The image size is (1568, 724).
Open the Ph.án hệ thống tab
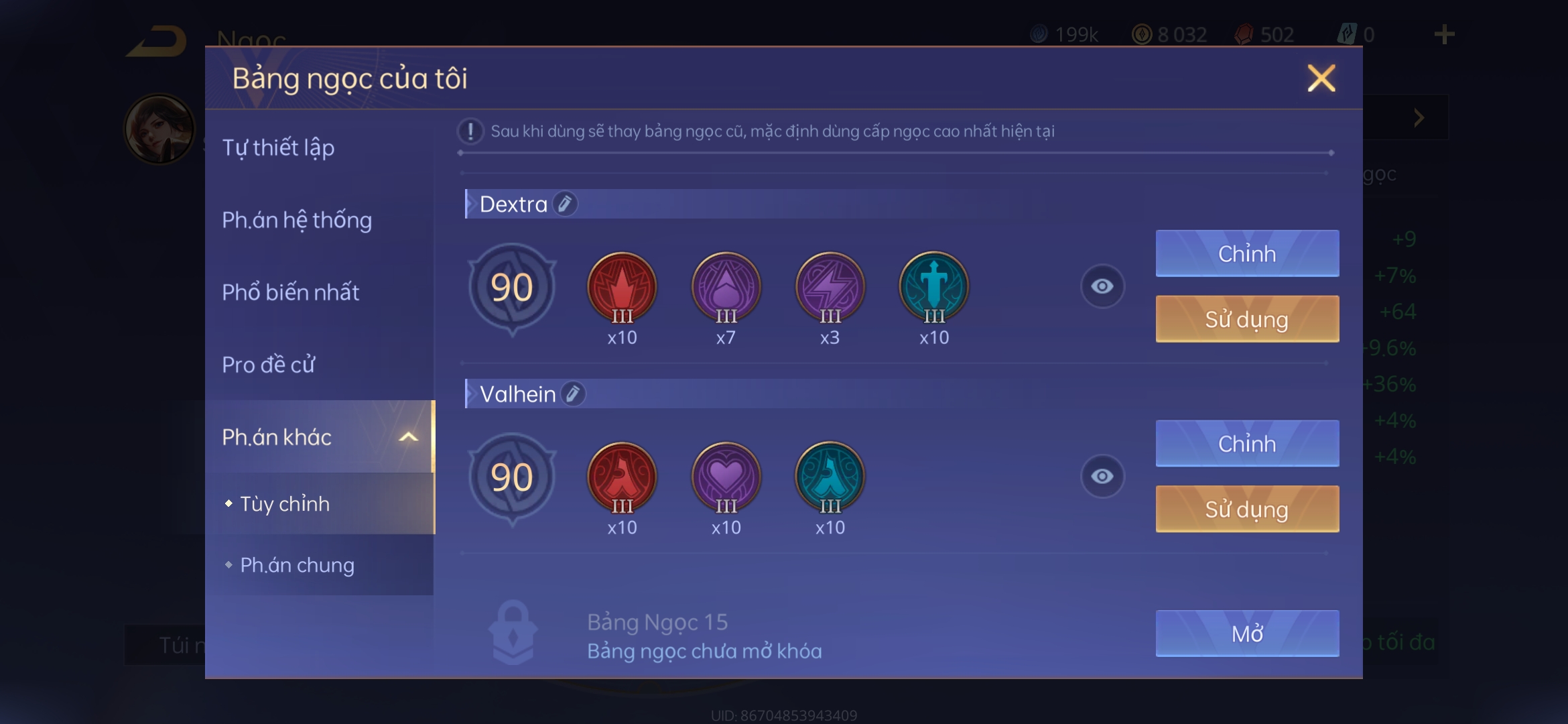click(297, 220)
